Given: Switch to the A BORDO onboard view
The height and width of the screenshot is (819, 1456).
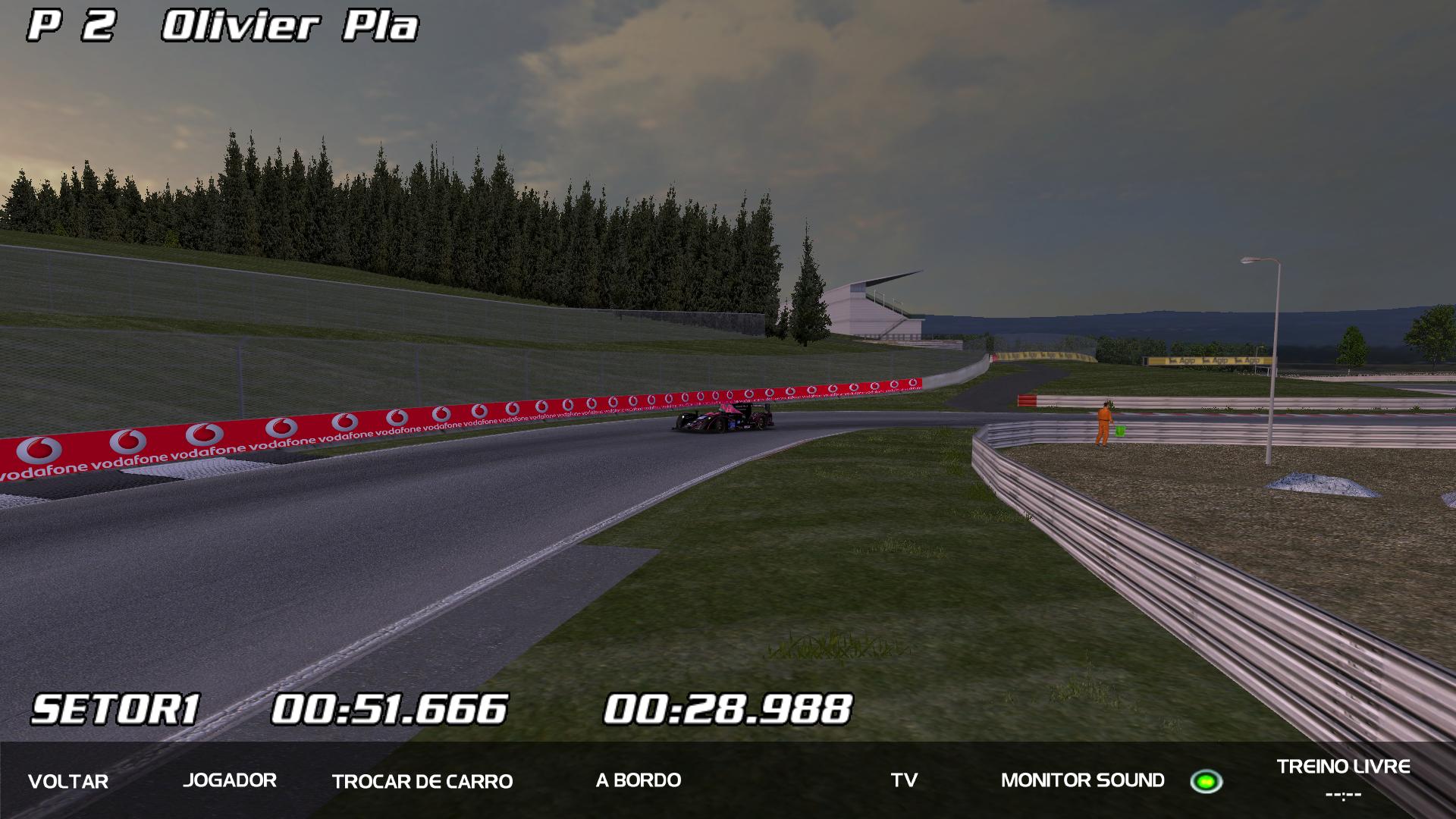Looking at the screenshot, I should tap(639, 780).
